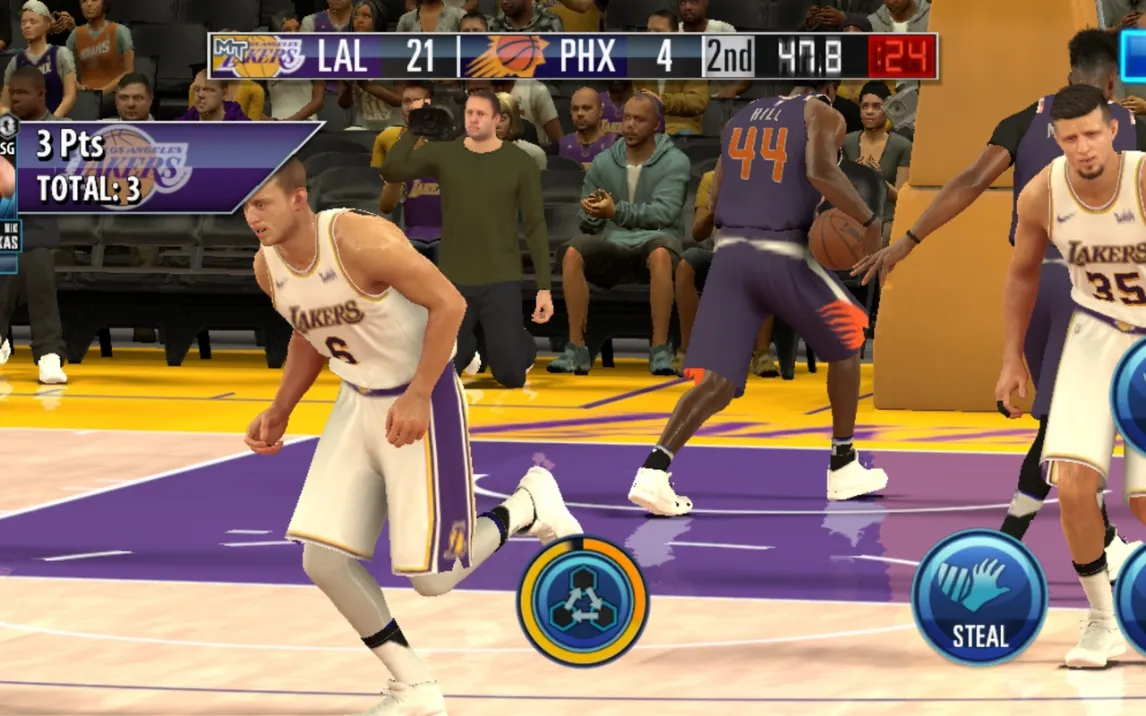Activate the circular triangle-arrows switch icon
The image size is (1146, 716).
tap(583, 601)
